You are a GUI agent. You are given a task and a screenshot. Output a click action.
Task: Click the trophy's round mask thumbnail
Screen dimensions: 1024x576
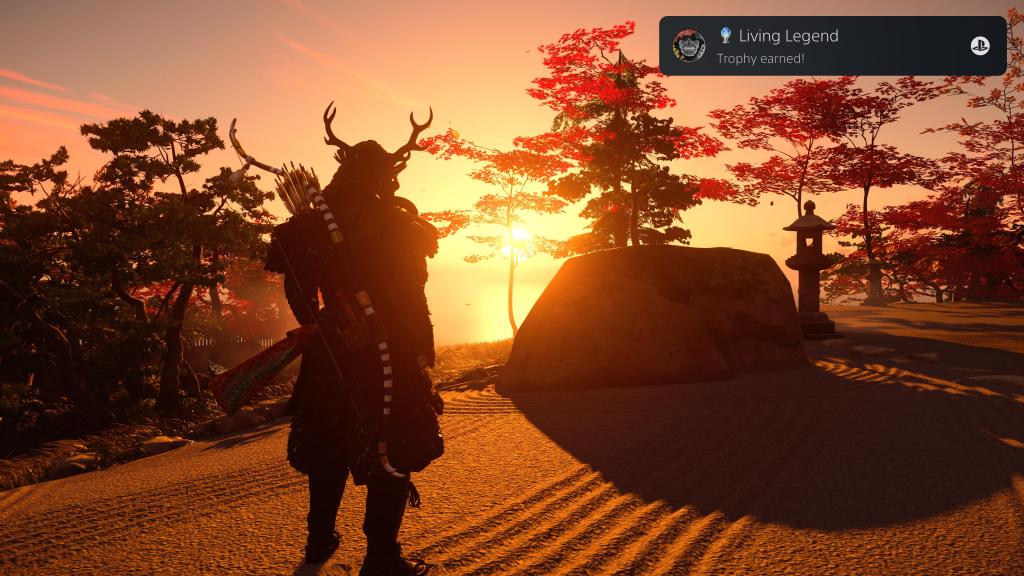click(688, 46)
